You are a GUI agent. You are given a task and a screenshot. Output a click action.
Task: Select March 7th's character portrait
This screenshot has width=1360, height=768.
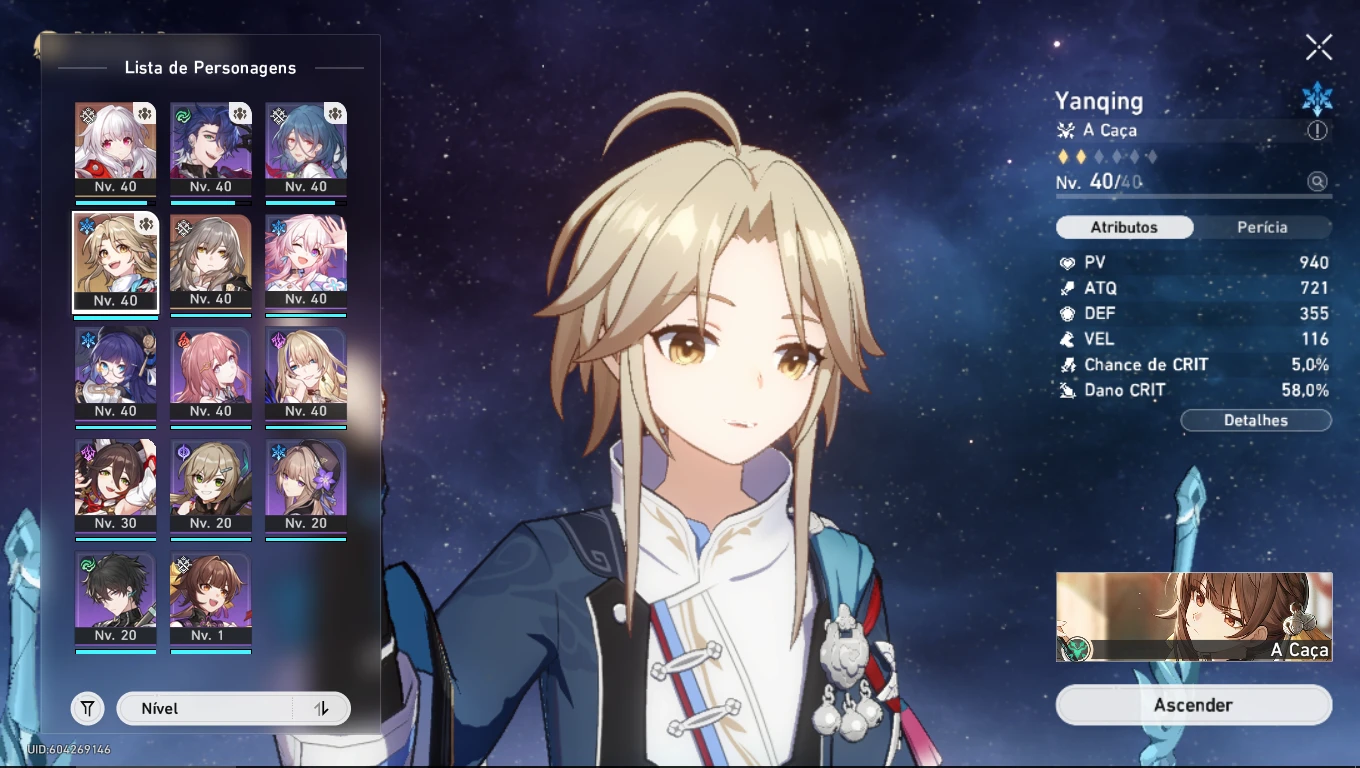tap(306, 263)
